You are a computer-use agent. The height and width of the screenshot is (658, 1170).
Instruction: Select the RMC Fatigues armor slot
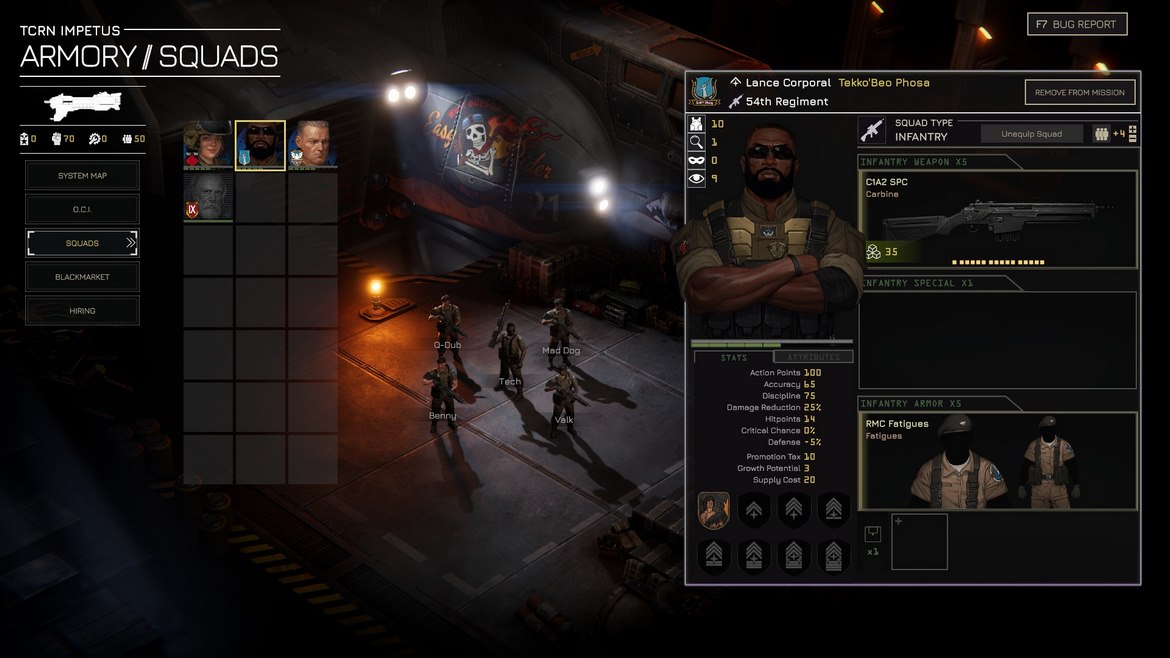997,461
